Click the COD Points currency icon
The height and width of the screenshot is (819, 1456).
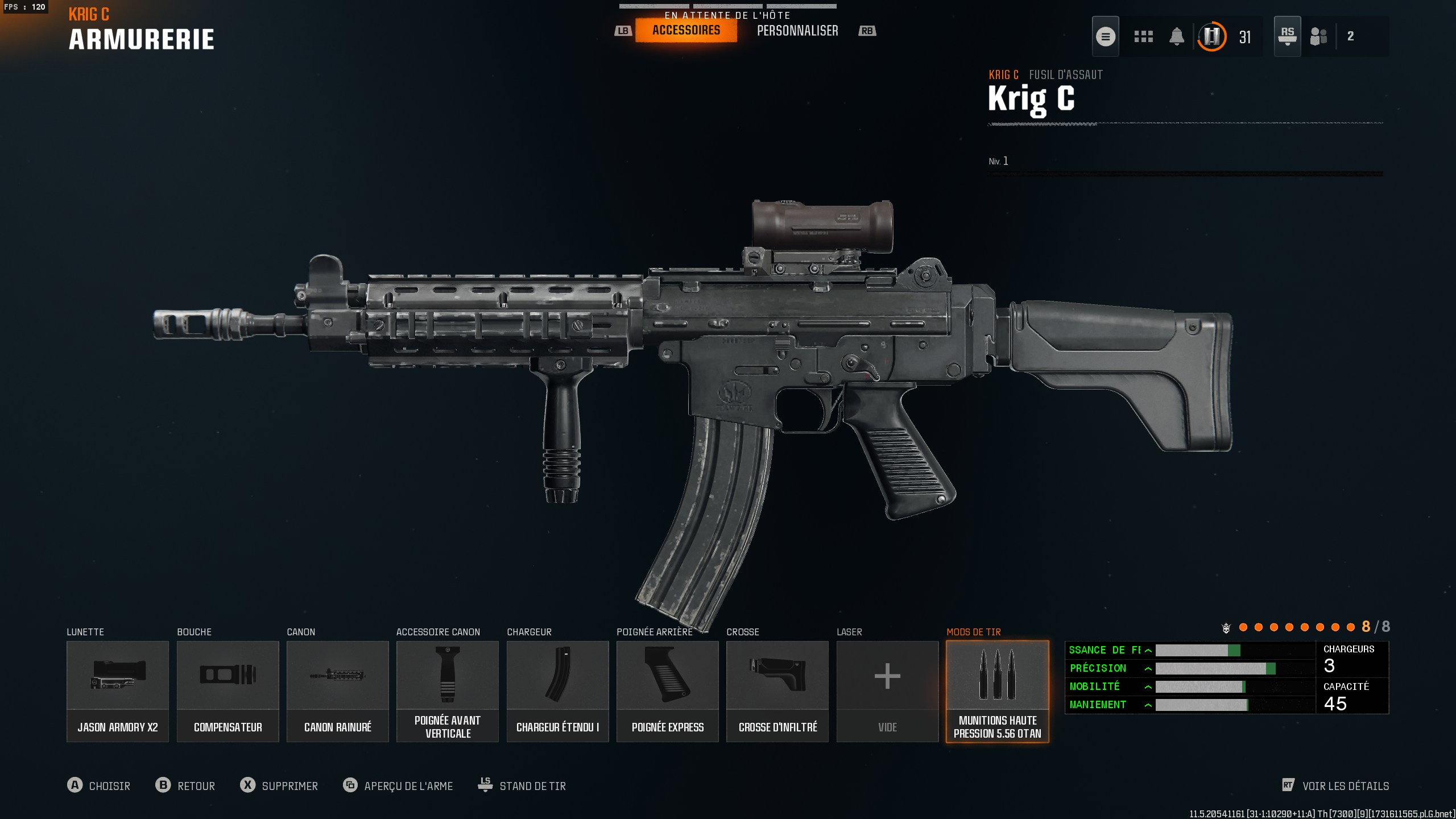[1212, 36]
